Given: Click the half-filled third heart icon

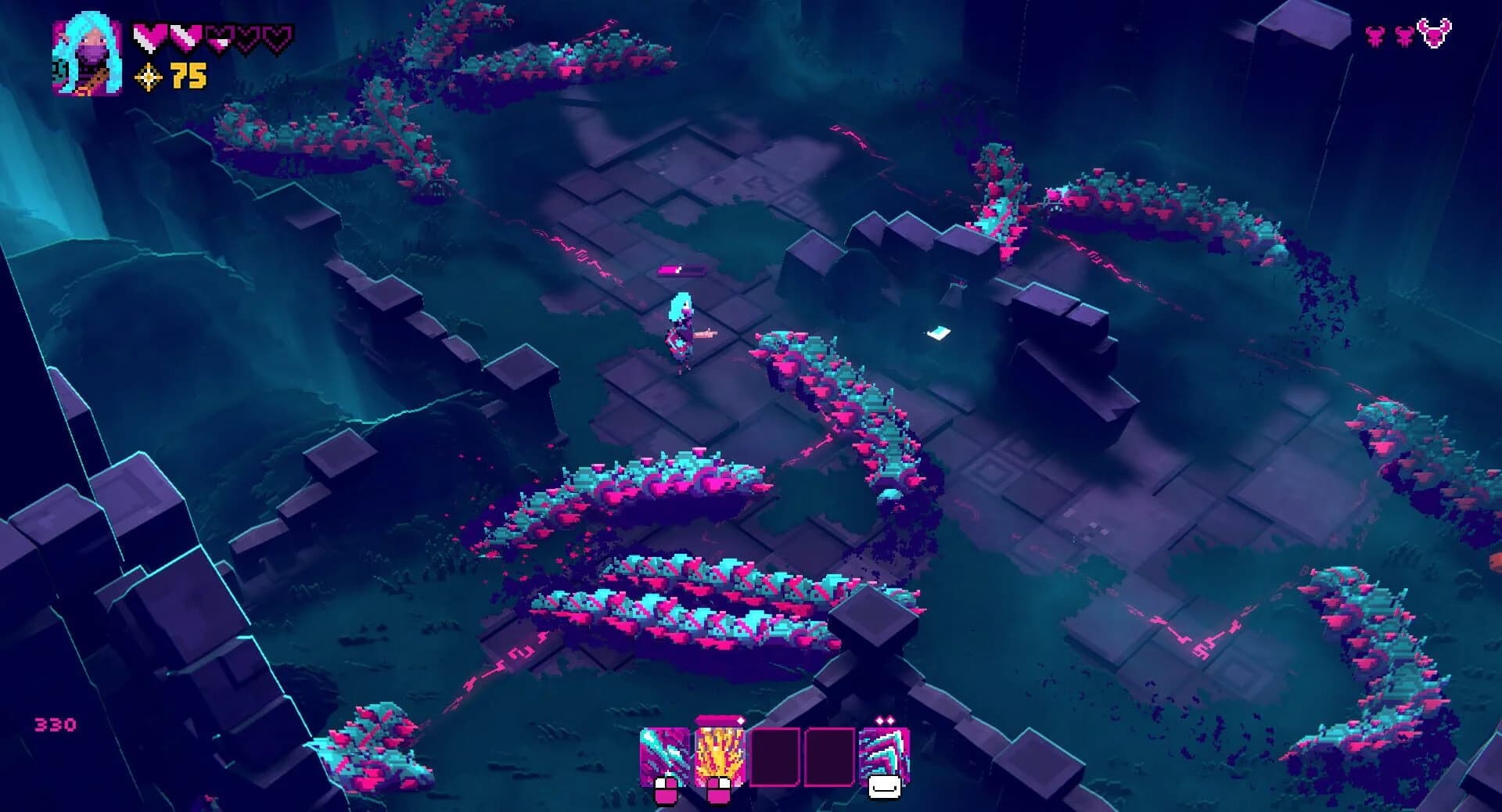Looking at the screenshot, I should (x=217, y=35).
